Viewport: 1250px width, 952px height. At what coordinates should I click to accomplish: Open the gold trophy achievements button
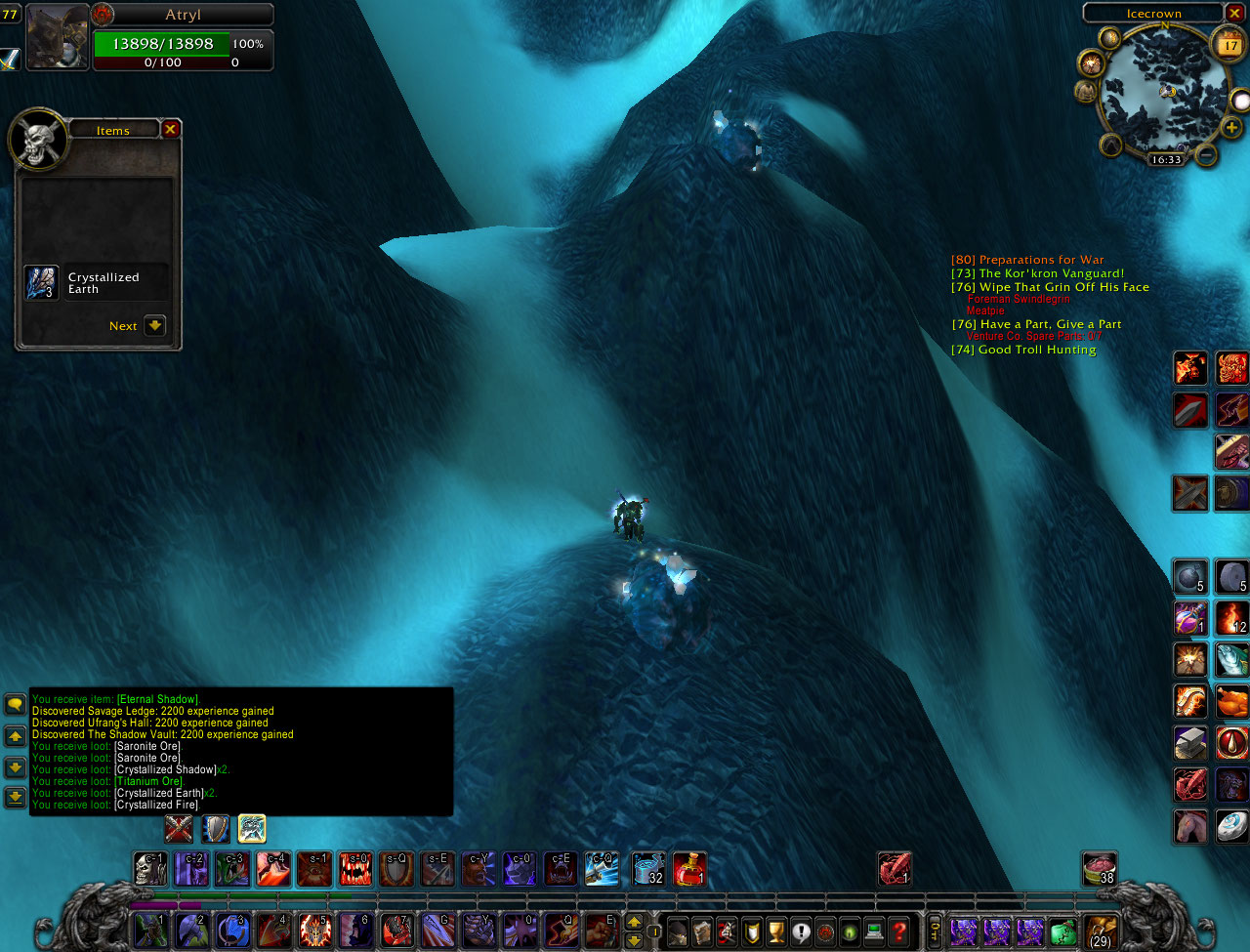(x=776, y=931)
